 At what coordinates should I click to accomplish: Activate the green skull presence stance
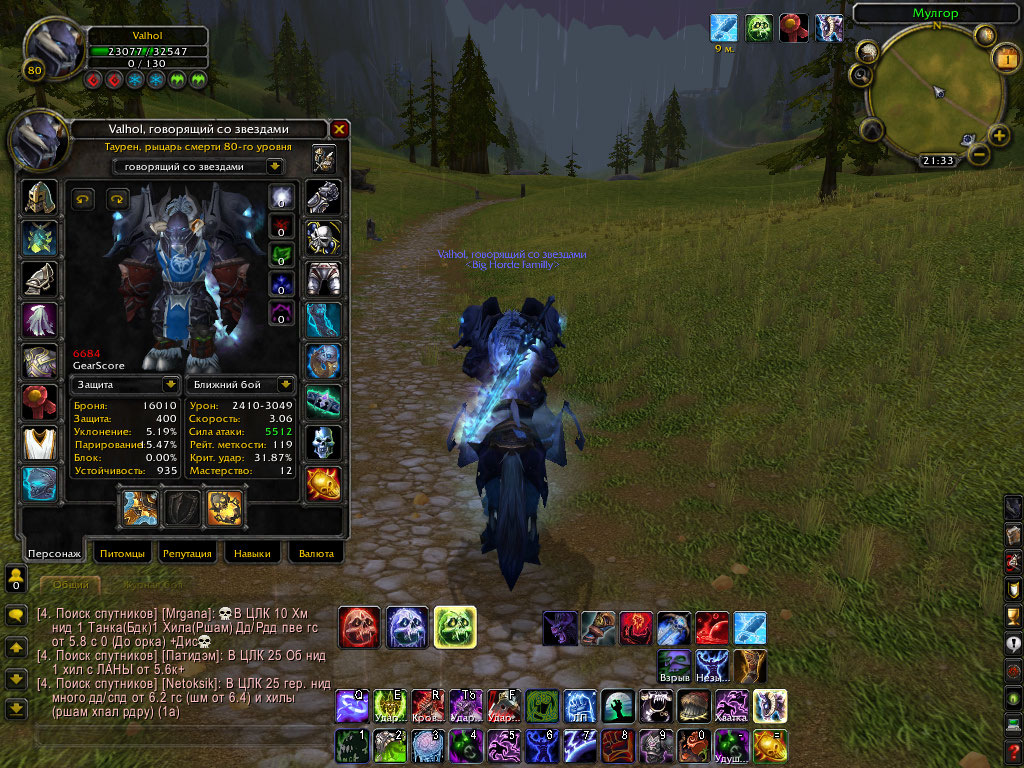[x=455, y=627]
